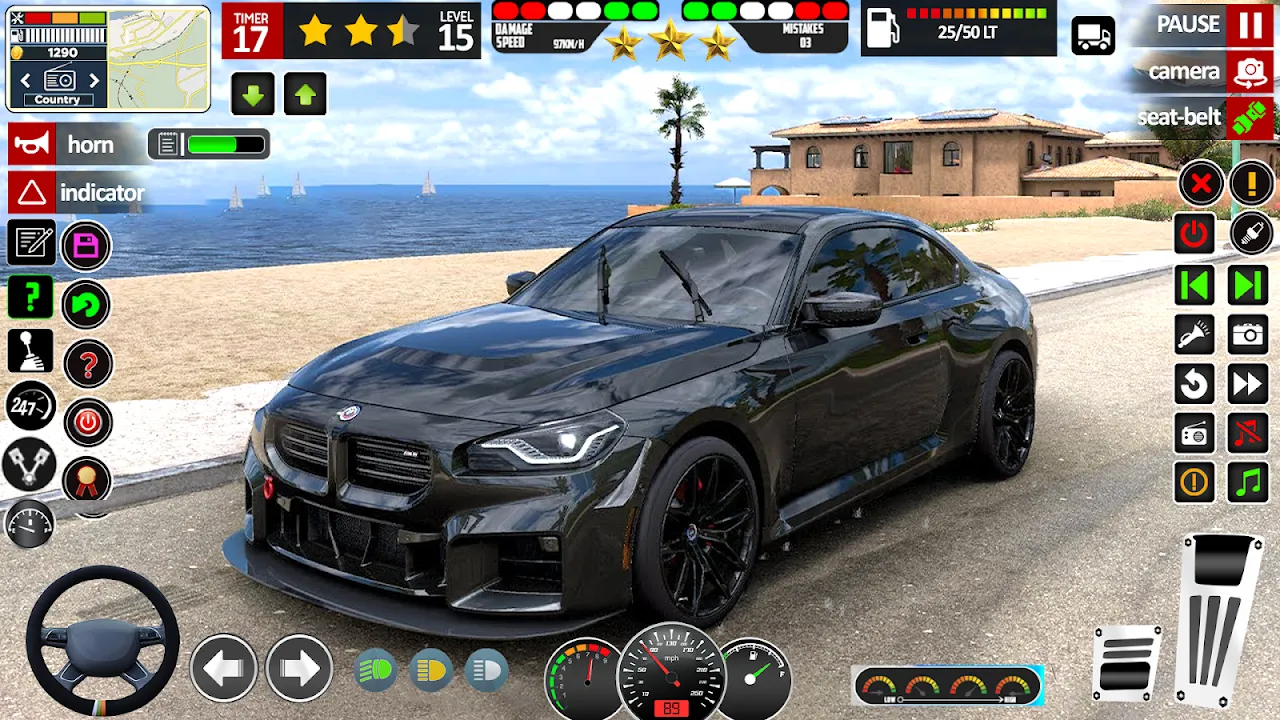Toggle the seat-belt button
This screenshot has width=1280, height=720.
(1250, 118)
